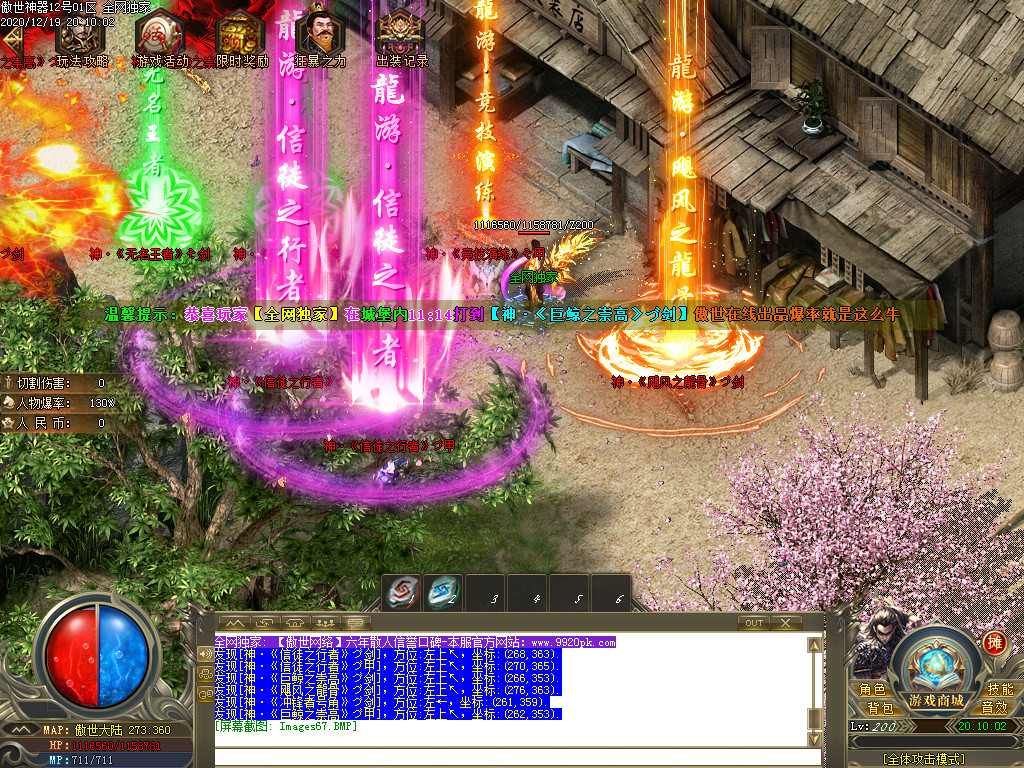1024x768 pixels.
Task: Close the chat panel with X button
Action: click(x=787, y=622)
